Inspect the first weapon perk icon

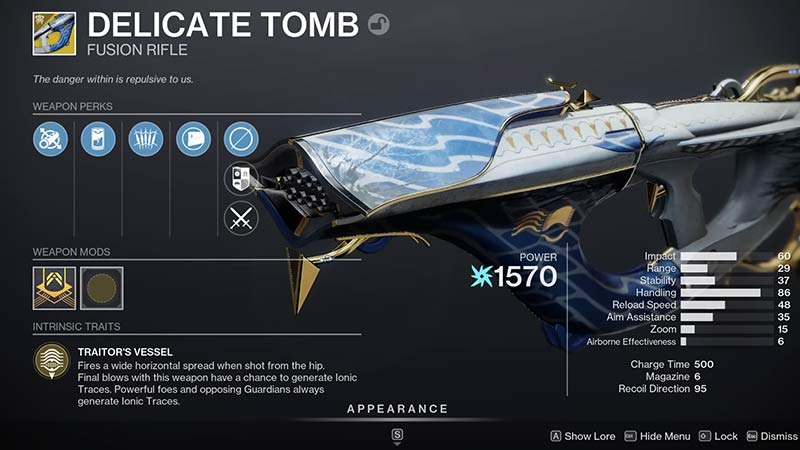[x=49, y=138]
